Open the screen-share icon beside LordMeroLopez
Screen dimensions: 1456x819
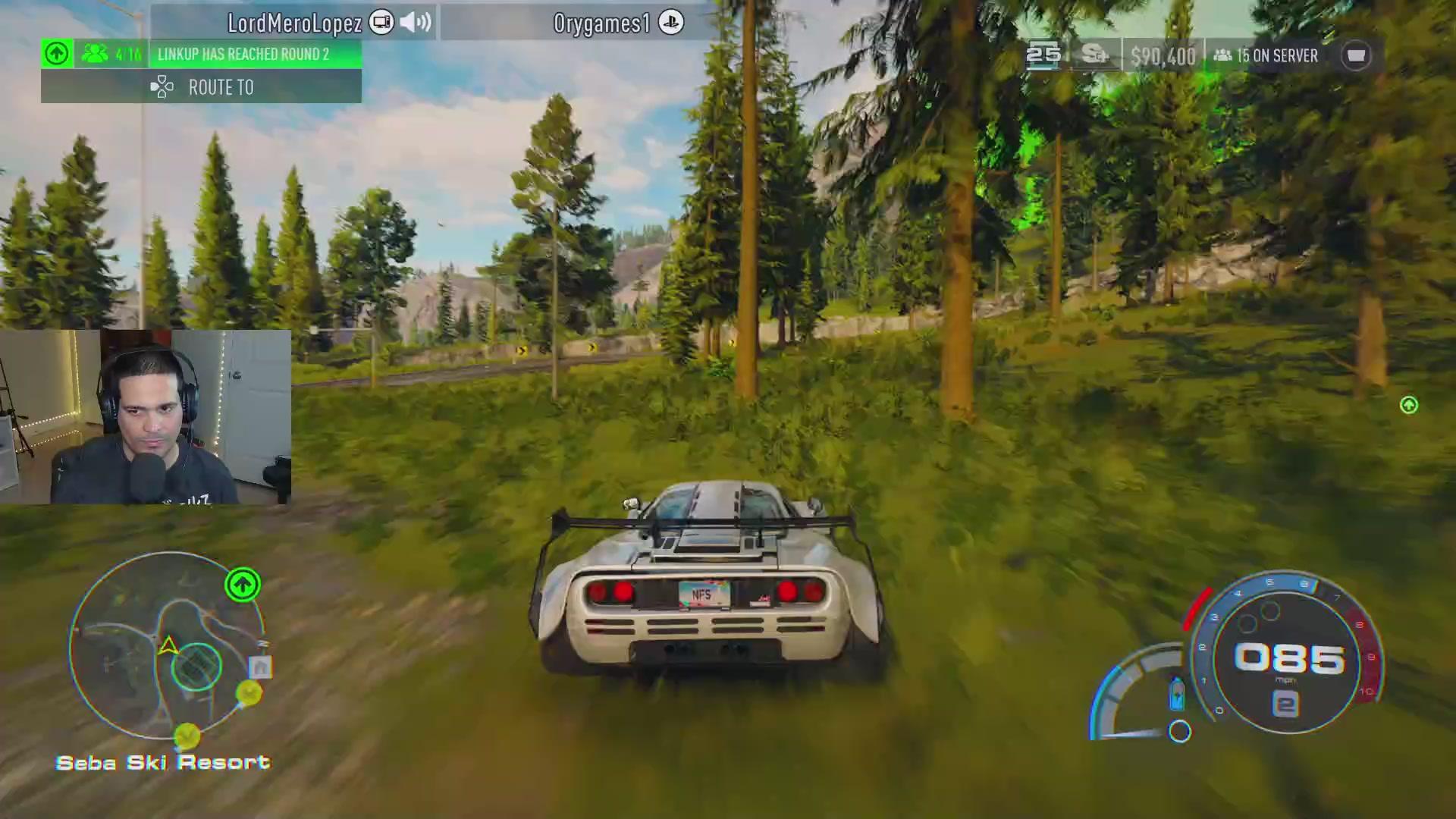pyautogui.click(x=381, y=22)
